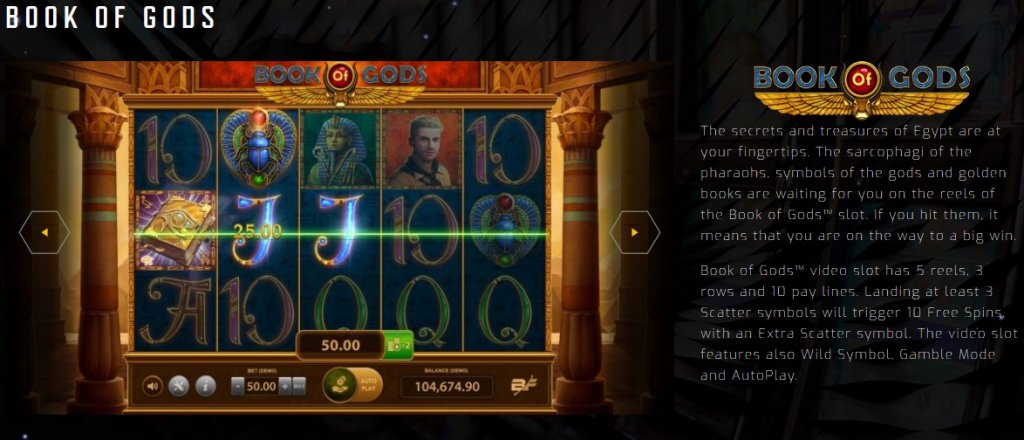Viewport: 1024px width, 440px height.
Task: Increase the bet with the plus button
Action: tap(285, 385)
